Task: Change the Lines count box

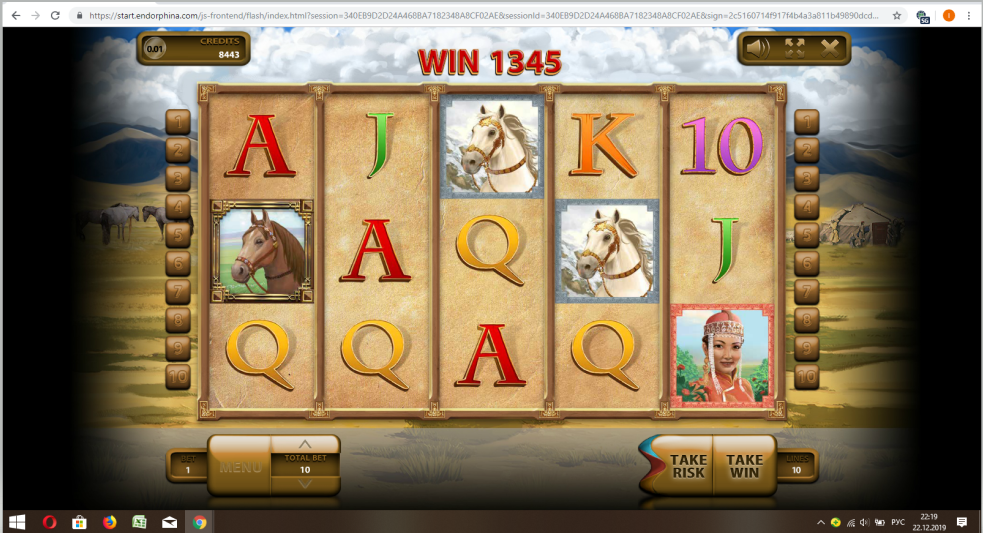Action: point(796,465)
